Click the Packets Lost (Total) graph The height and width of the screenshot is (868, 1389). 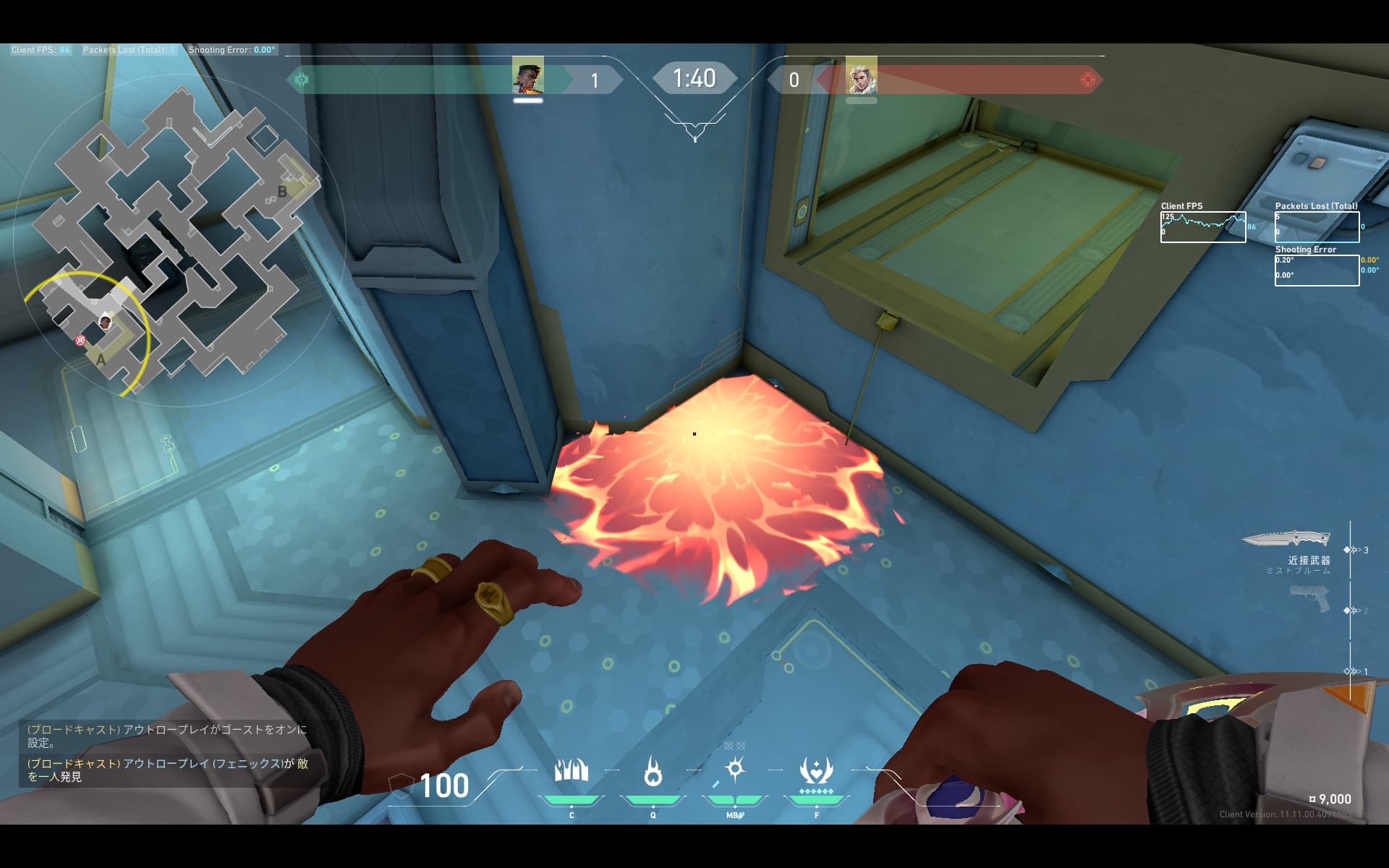tap(1317, 227)
